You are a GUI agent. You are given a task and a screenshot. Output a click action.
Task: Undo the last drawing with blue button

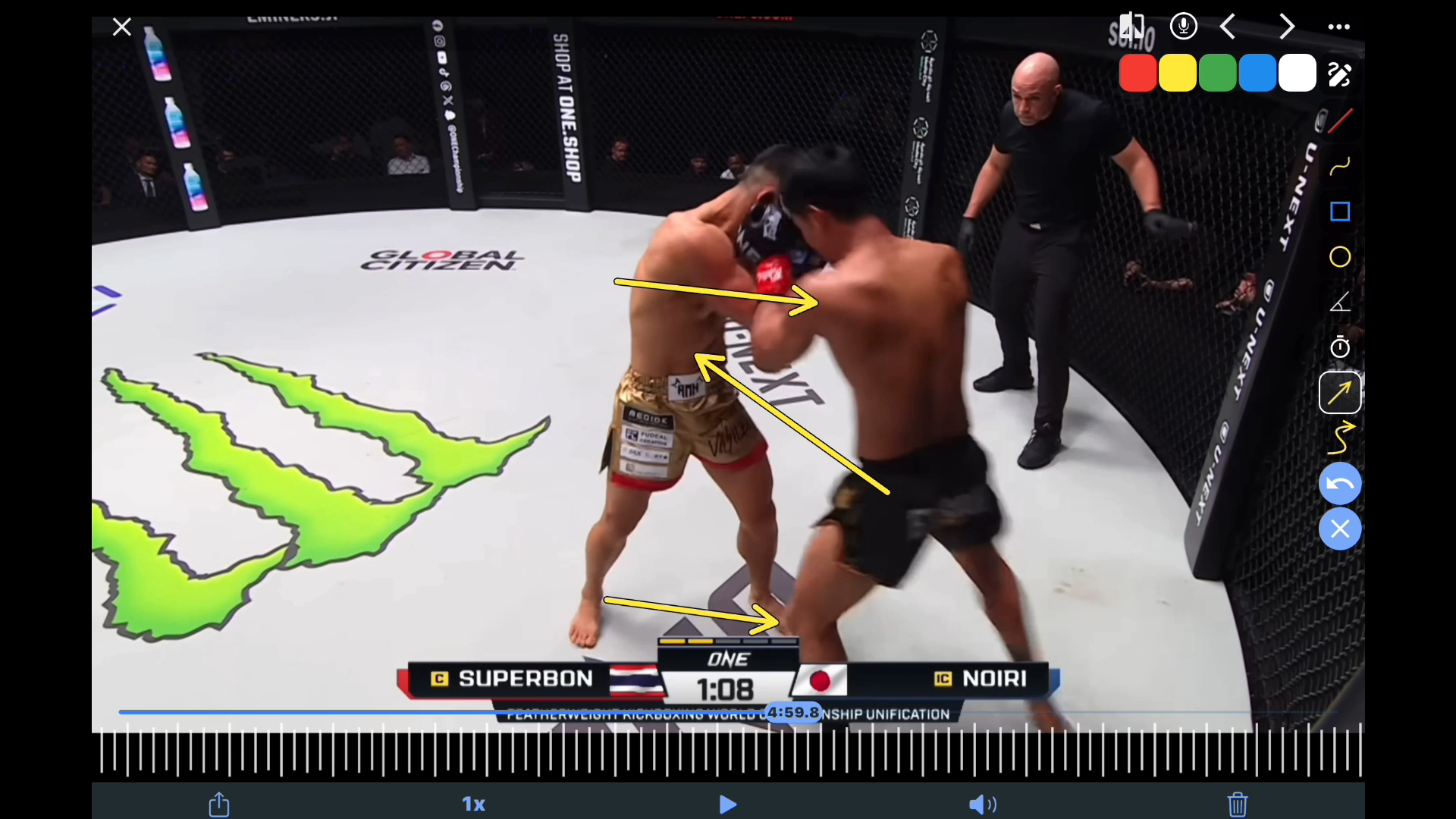click(1340, 484)
